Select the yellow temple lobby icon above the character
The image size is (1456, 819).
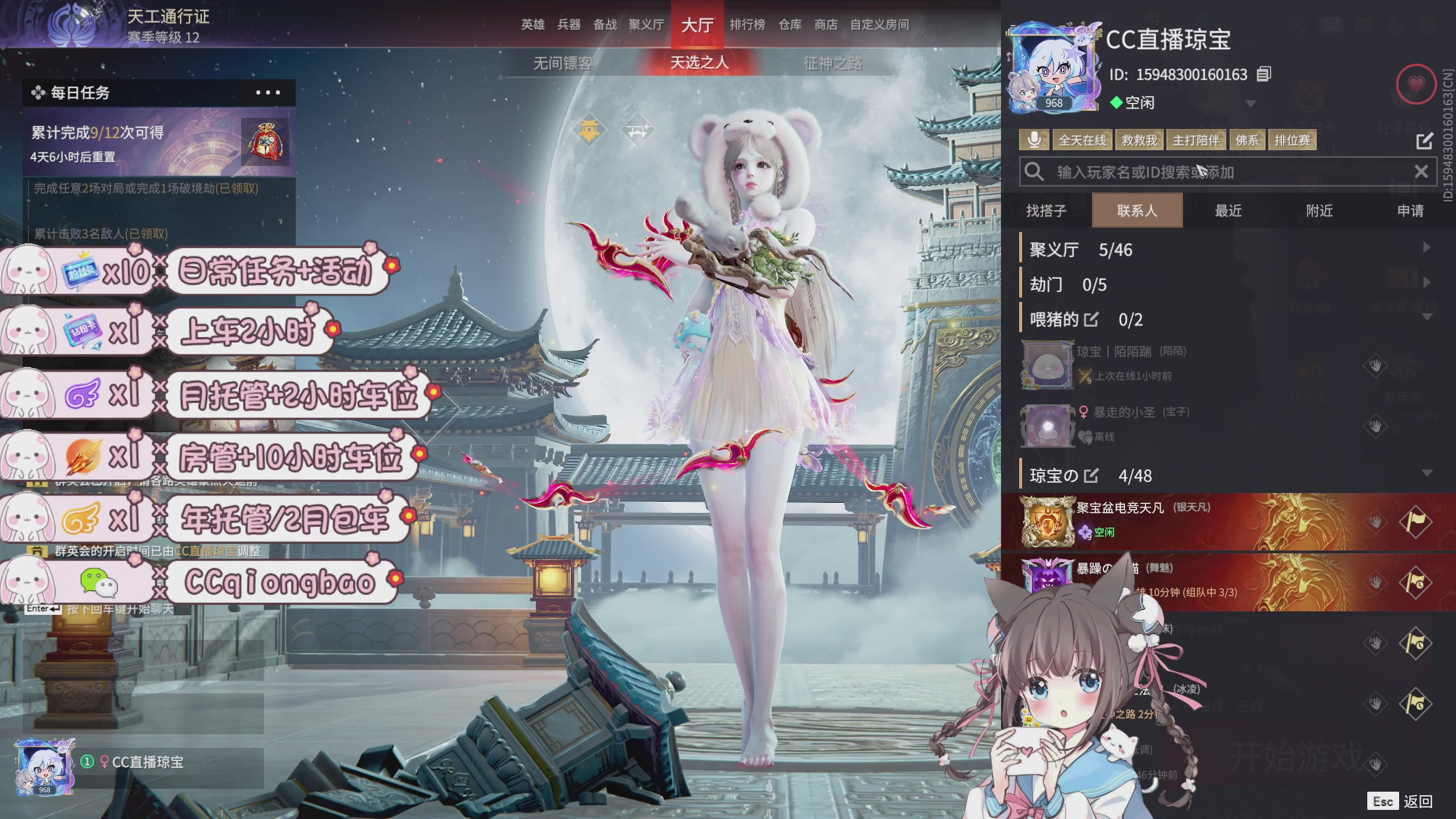[590, 130]
